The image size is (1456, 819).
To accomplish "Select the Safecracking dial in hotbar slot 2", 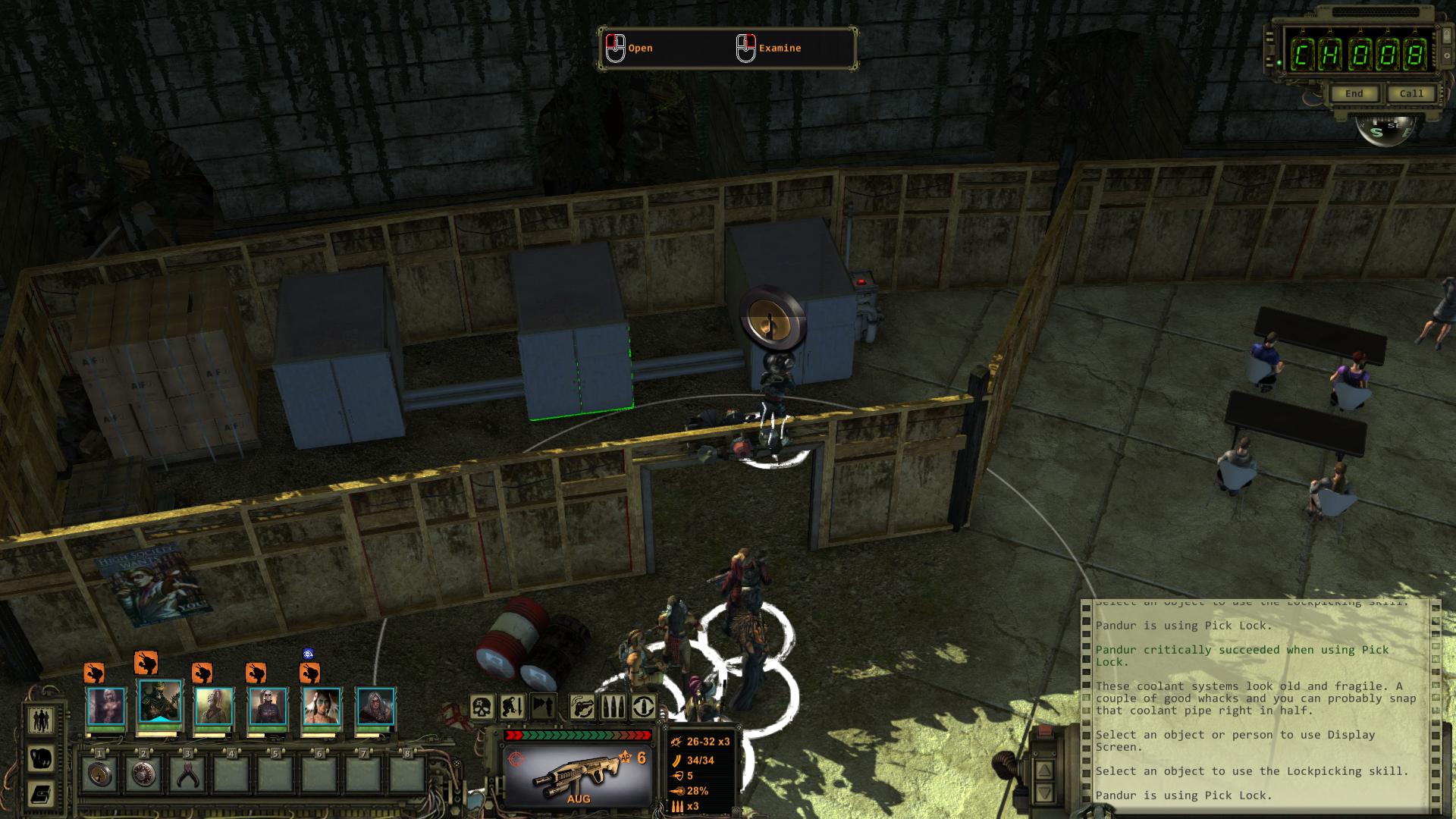I will [x=143, y=774].
